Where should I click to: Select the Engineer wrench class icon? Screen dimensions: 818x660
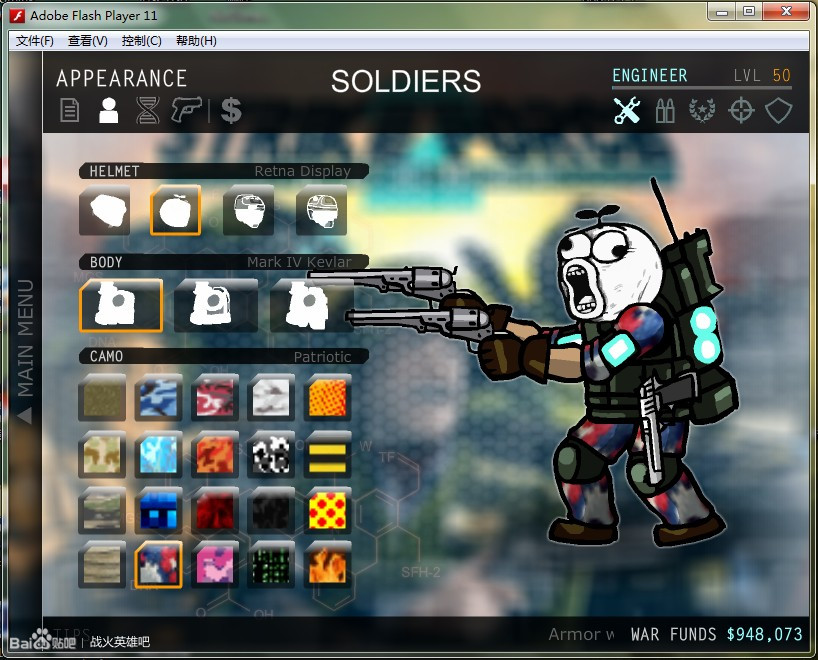627,110
